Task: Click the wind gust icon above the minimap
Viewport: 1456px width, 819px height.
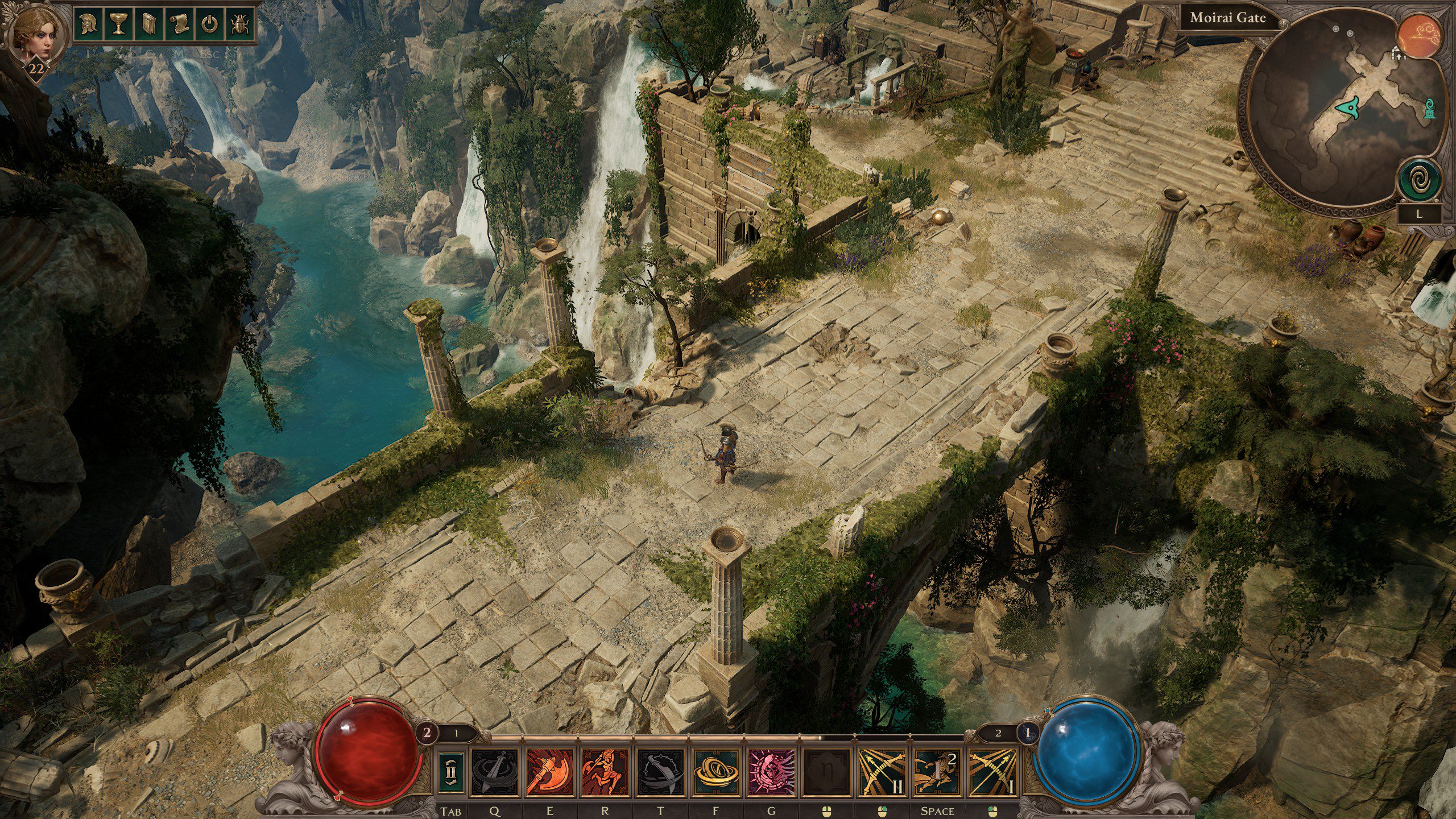Action: tap(1420, 33)
